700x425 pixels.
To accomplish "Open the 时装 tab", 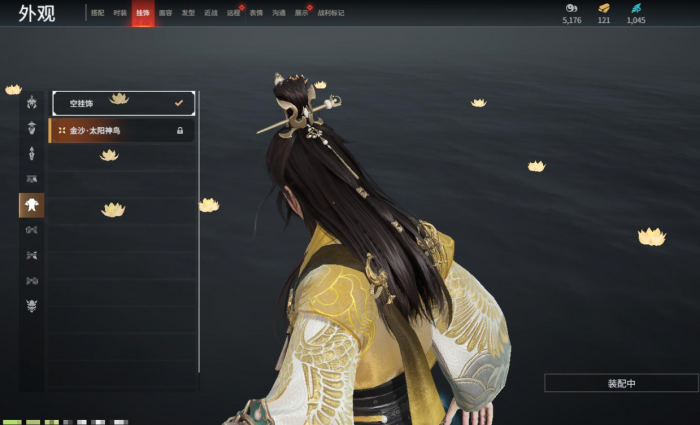I will pos(120,13).
